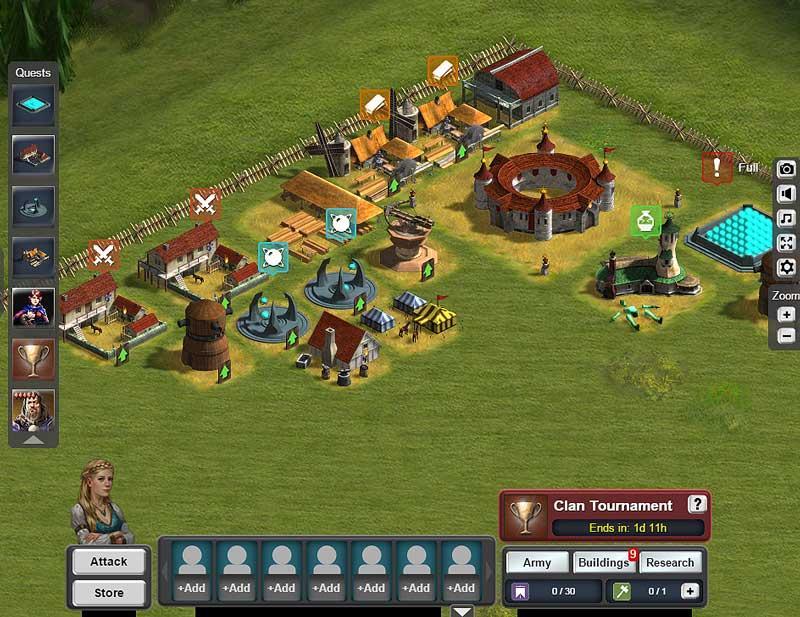Collapse the friends bar with down arrow

point(462,610)
